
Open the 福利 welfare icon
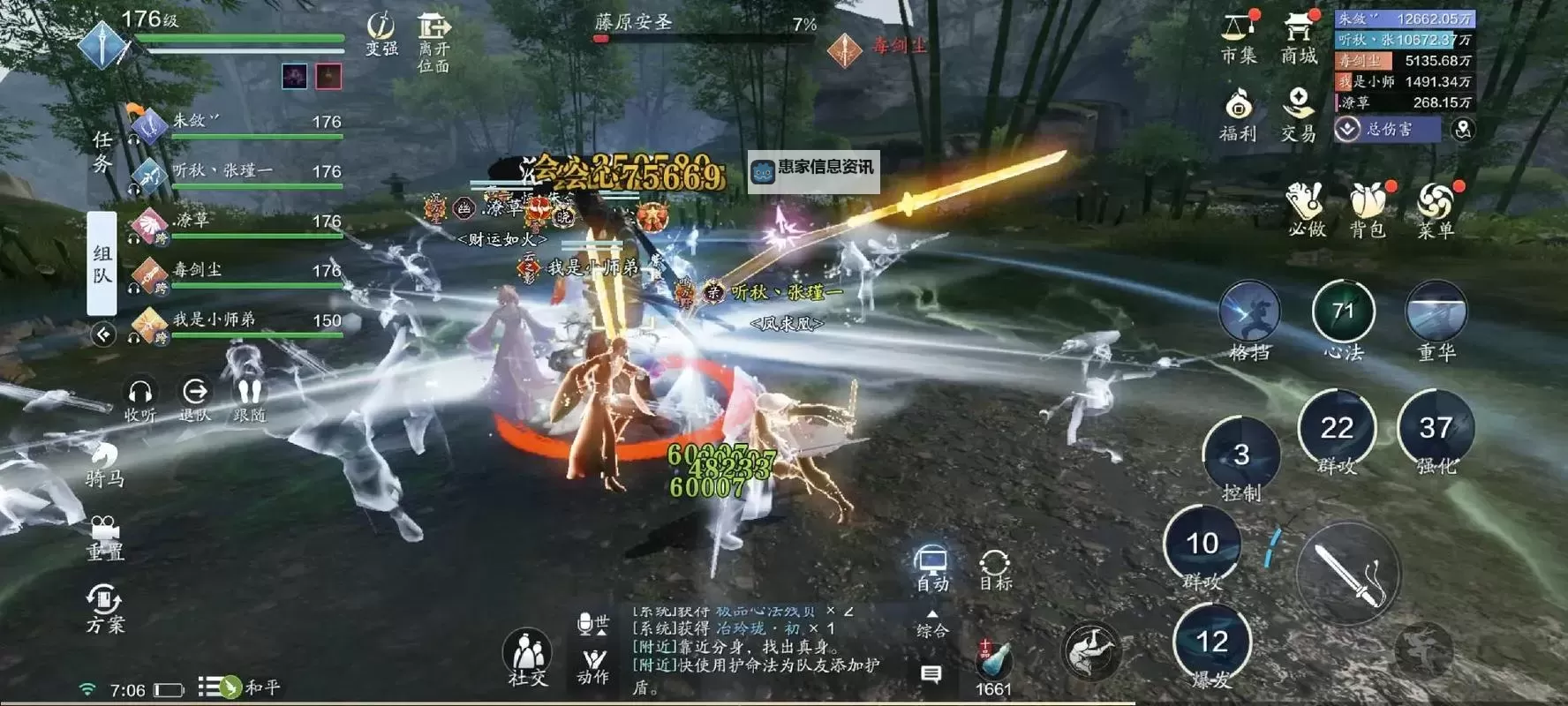click(x=1240, y=110)
